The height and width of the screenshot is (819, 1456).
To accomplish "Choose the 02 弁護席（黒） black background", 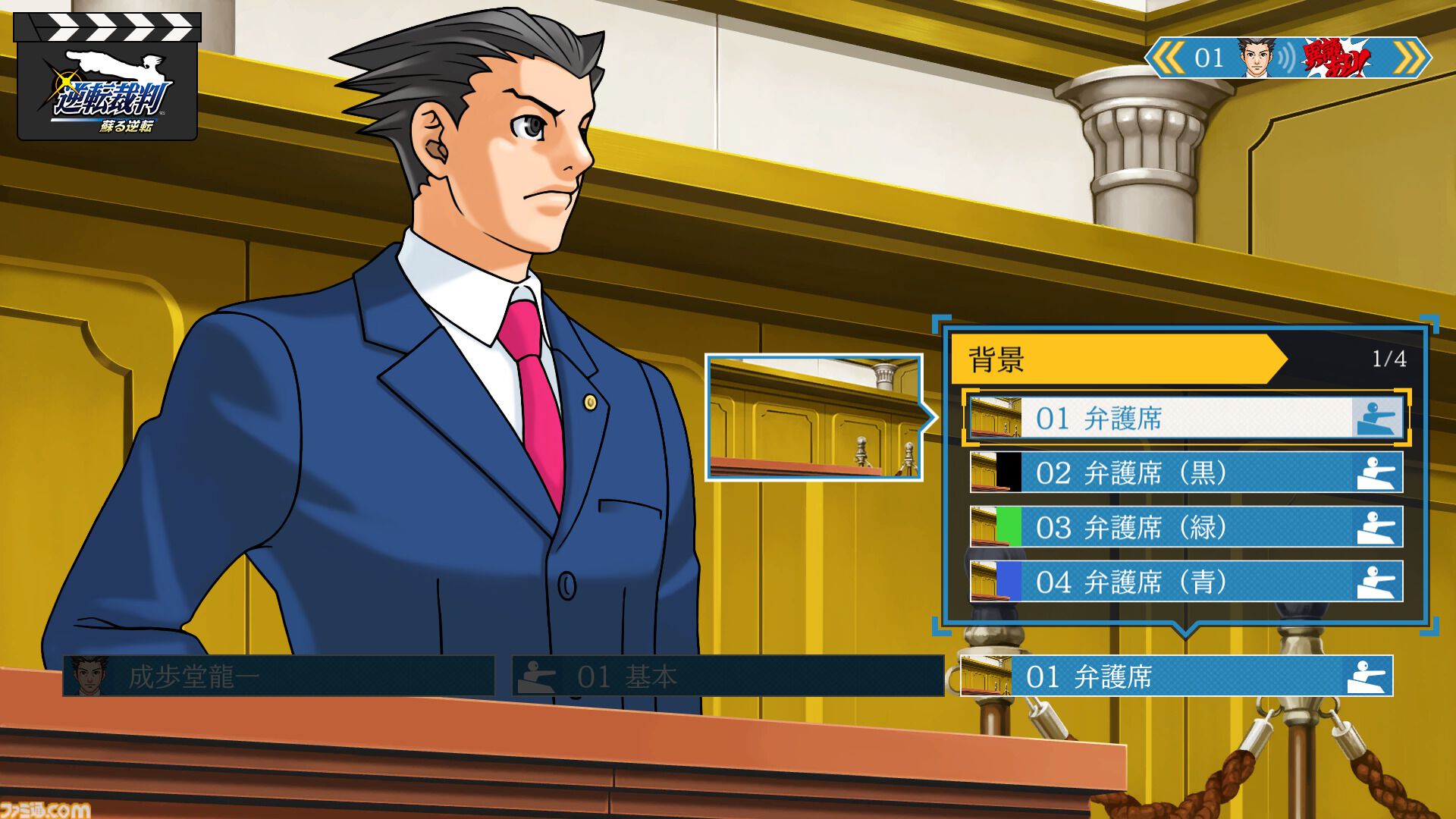I will point(1186,473).
